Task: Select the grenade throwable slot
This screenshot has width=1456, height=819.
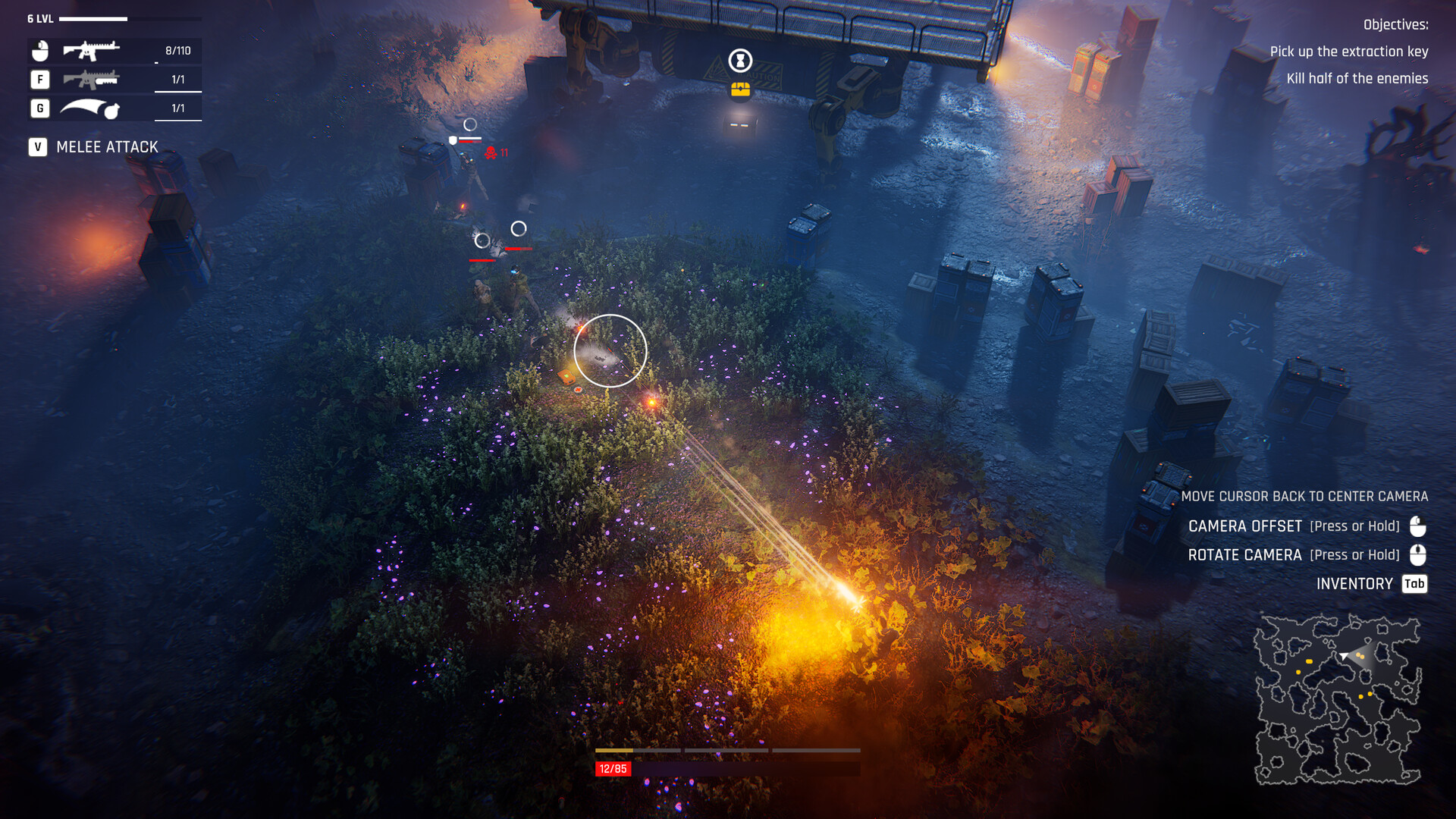Action: [x=90, y=108]
